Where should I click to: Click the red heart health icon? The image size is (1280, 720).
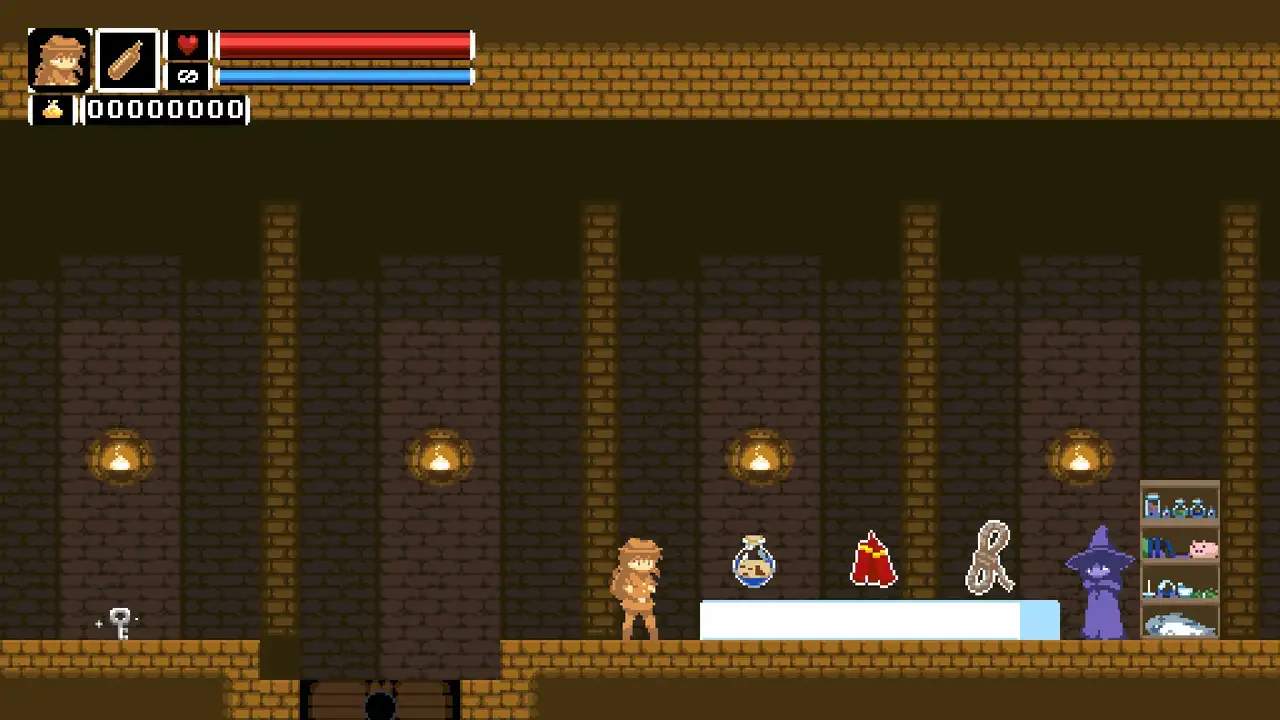coord(188,42)
